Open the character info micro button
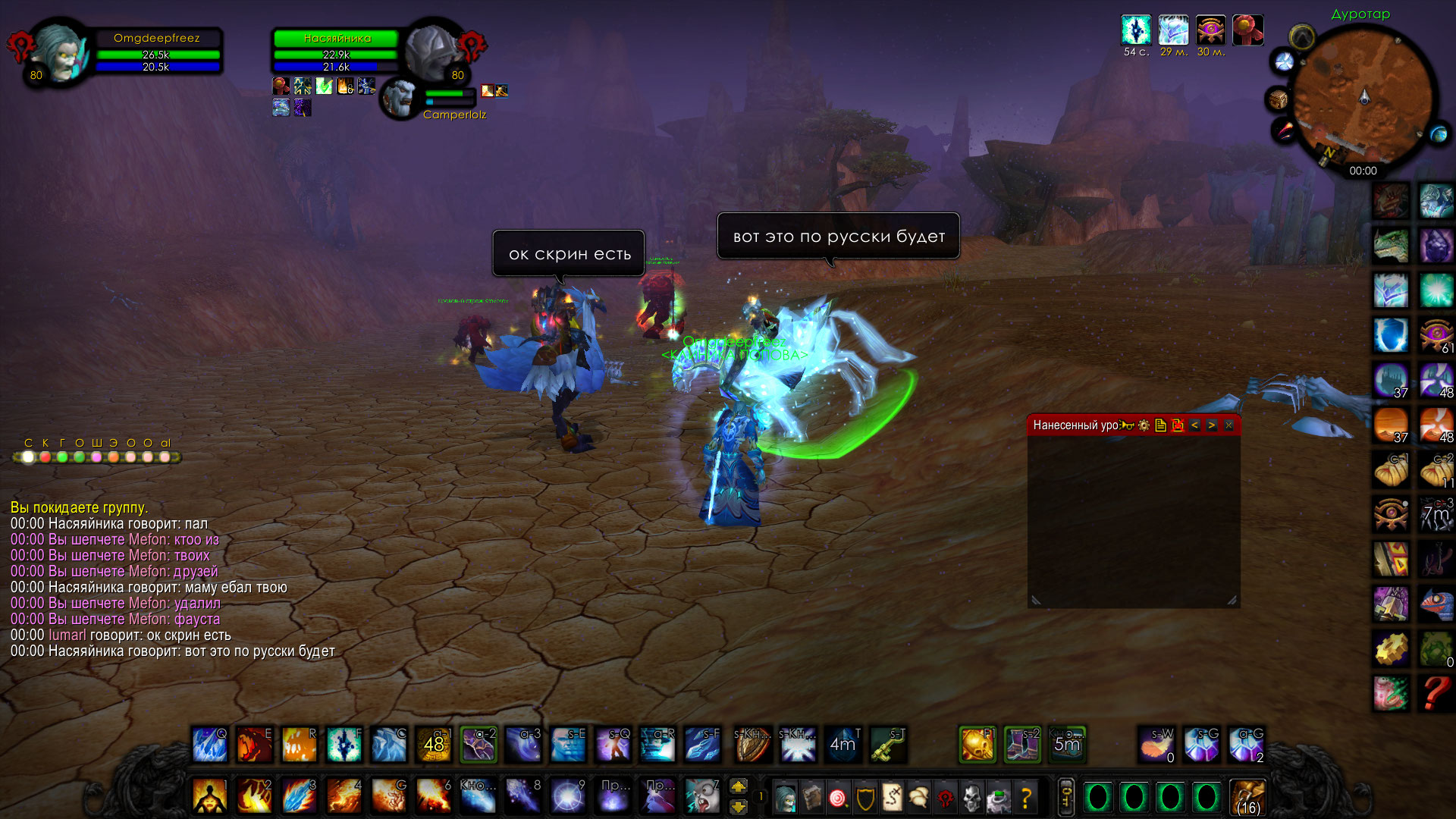 pyautogui.click(x=785, y=798)
